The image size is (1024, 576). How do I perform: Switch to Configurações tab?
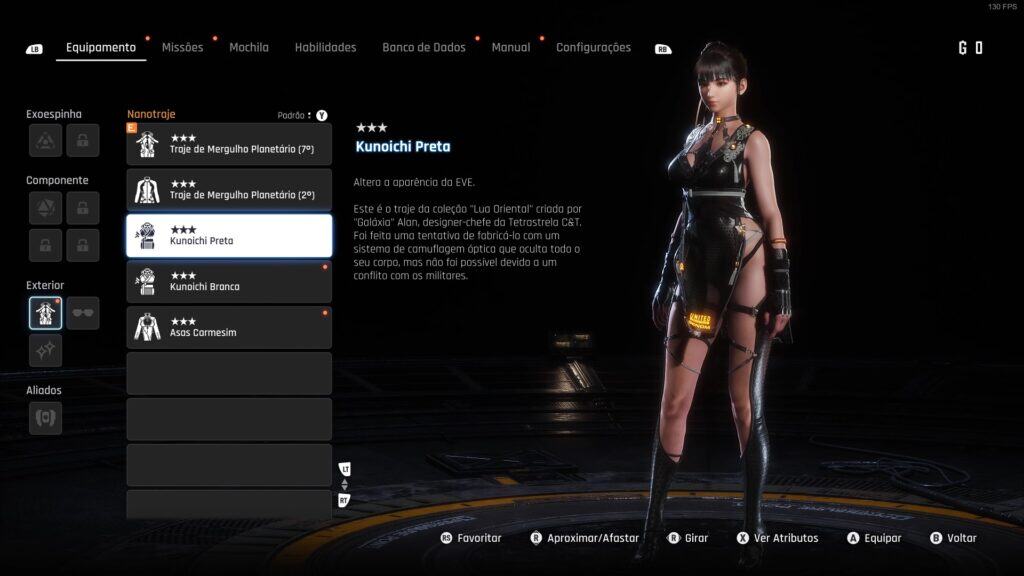coord(593,47)
